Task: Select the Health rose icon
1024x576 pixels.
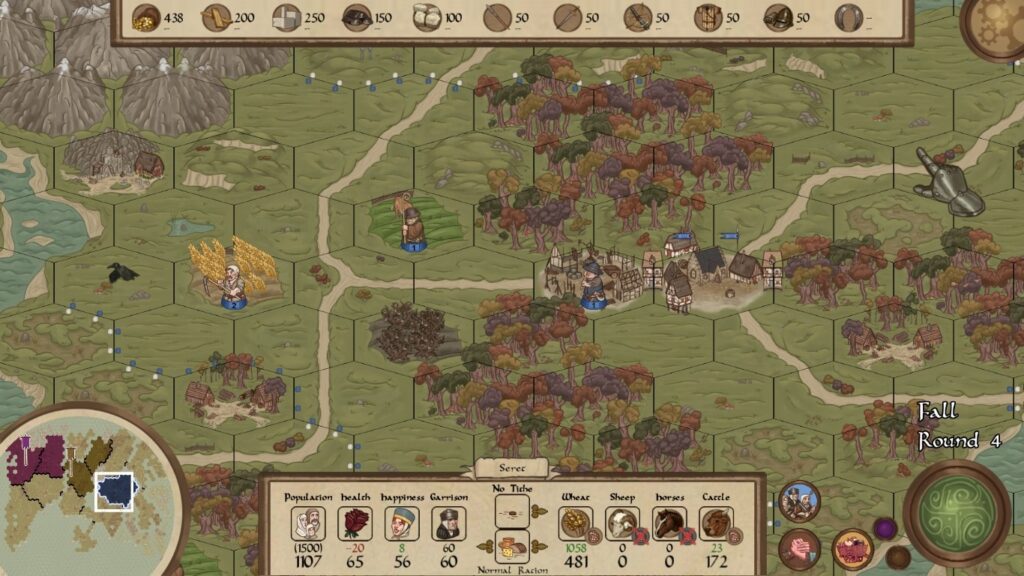Action: pyautogui.click(x=357, y=523)
